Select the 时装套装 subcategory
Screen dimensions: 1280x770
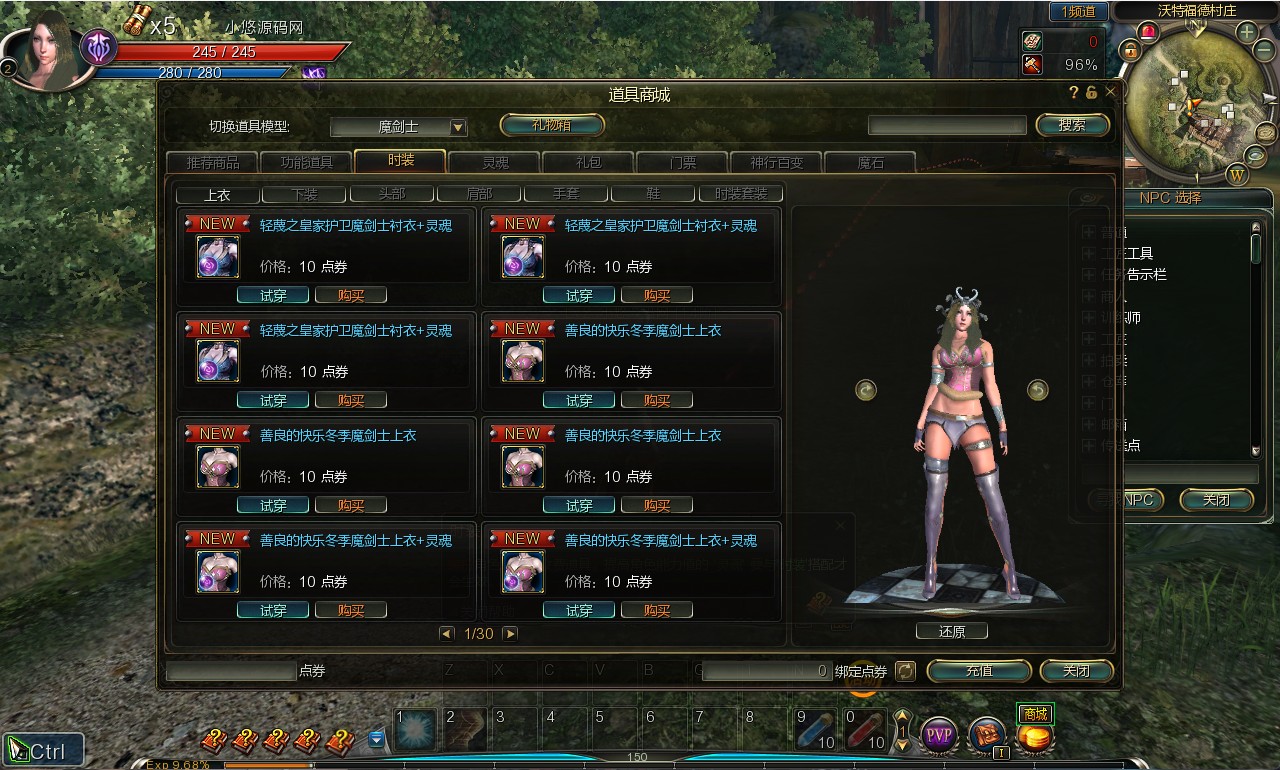coord(741,194)
